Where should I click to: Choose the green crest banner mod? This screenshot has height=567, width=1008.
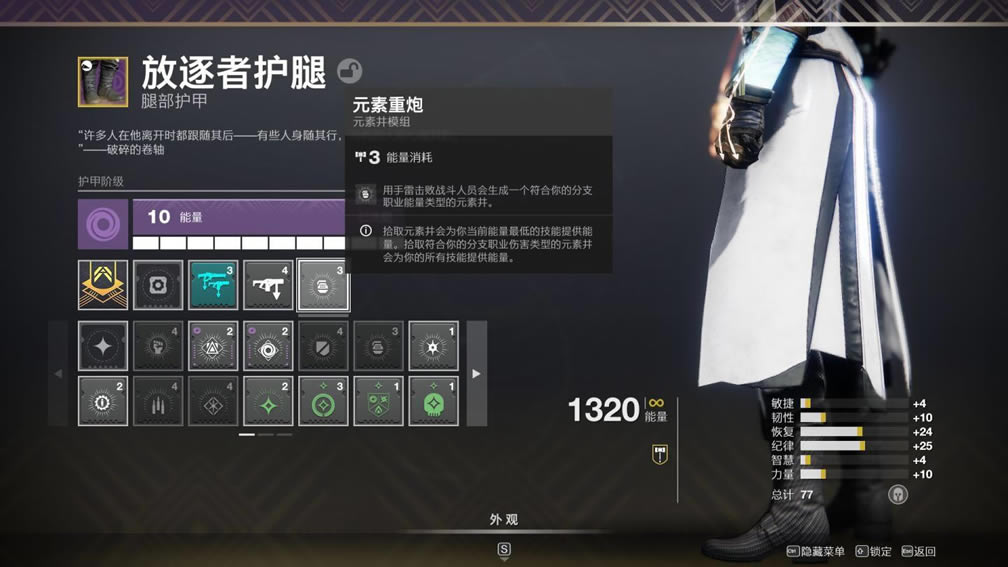[x=378, y=401]
